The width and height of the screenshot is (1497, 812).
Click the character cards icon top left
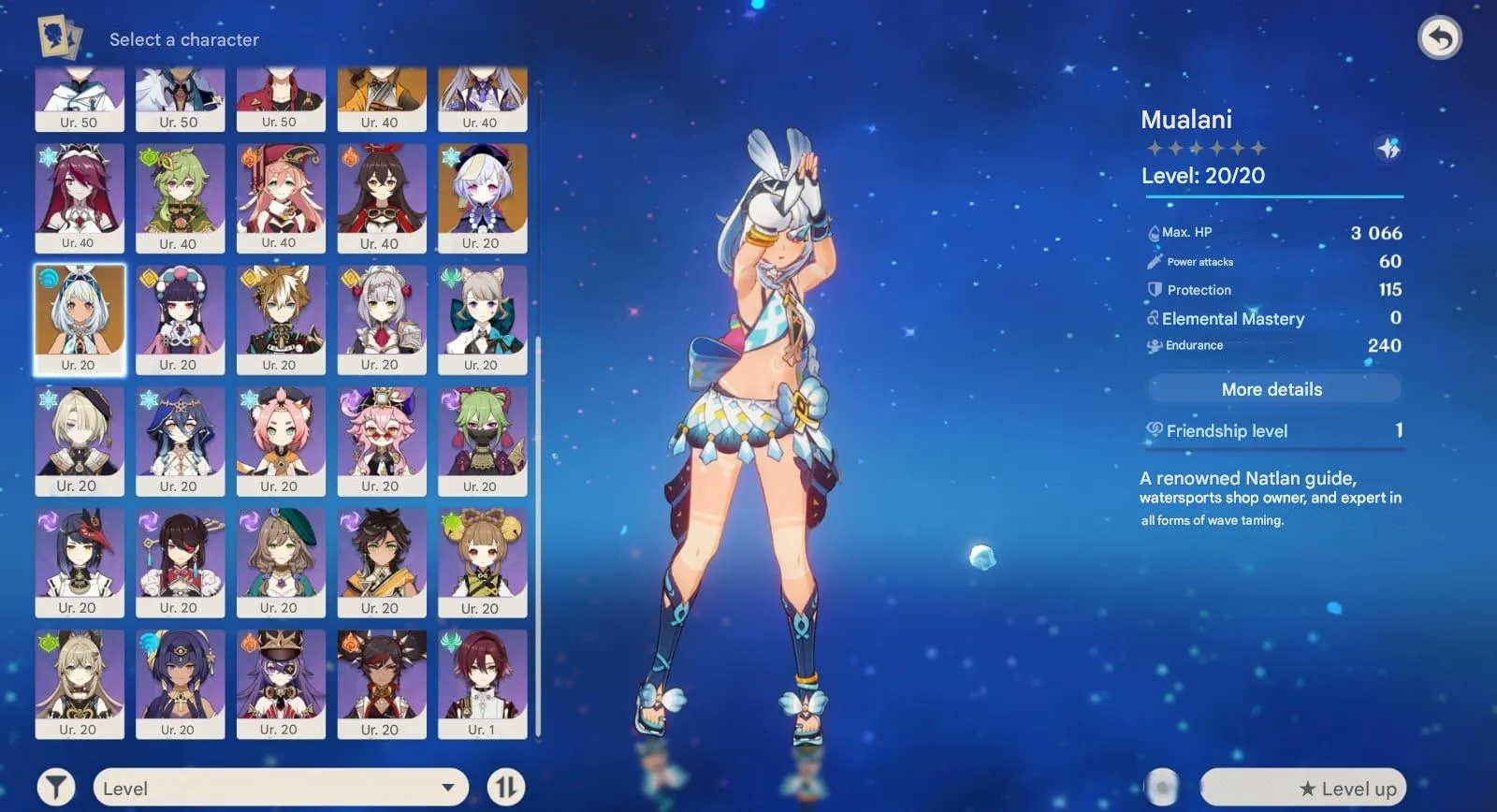(58, 36)
